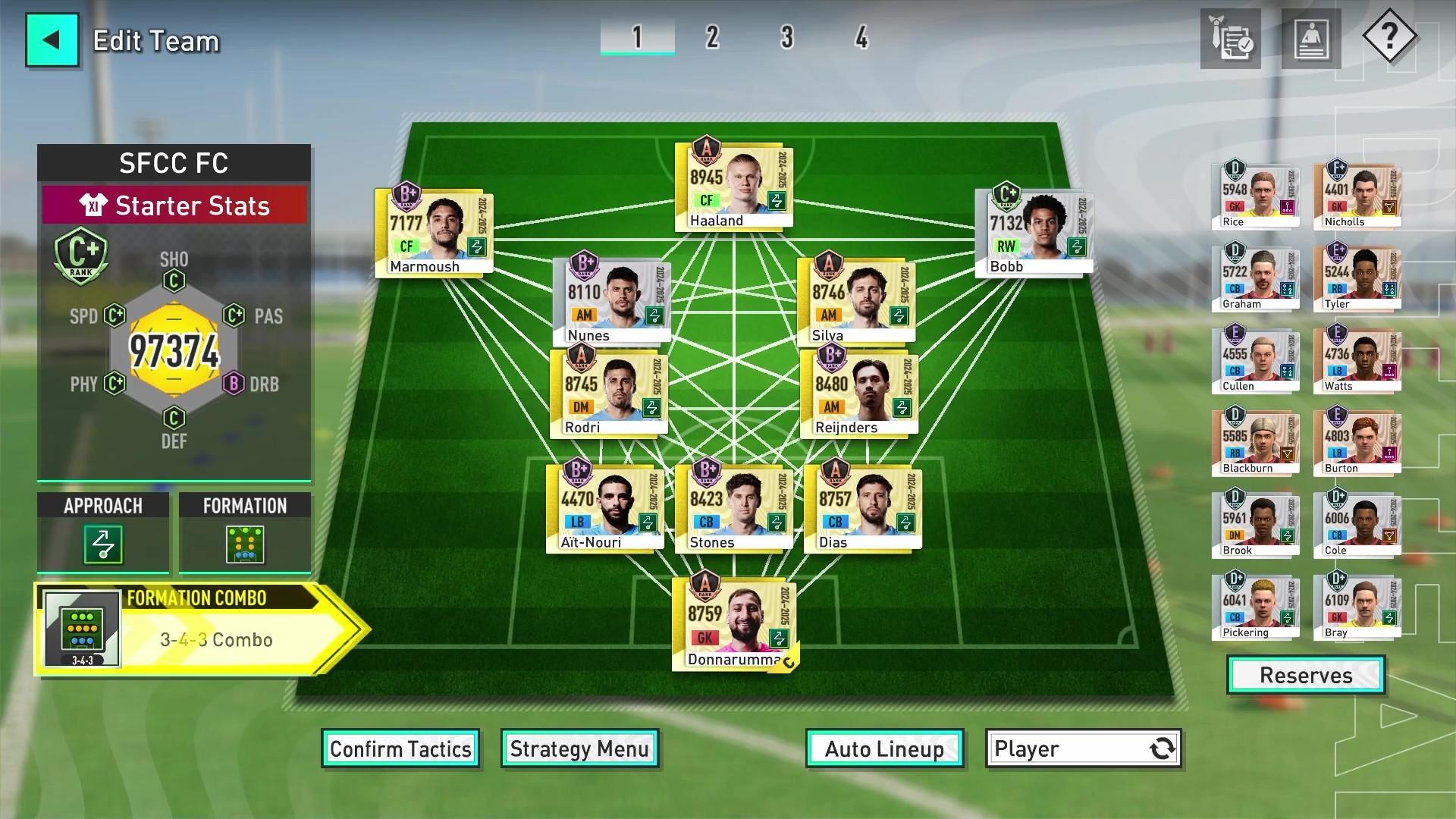Open the Reserves panel
Screen dimensions: 1456x819
(1305, 675)
